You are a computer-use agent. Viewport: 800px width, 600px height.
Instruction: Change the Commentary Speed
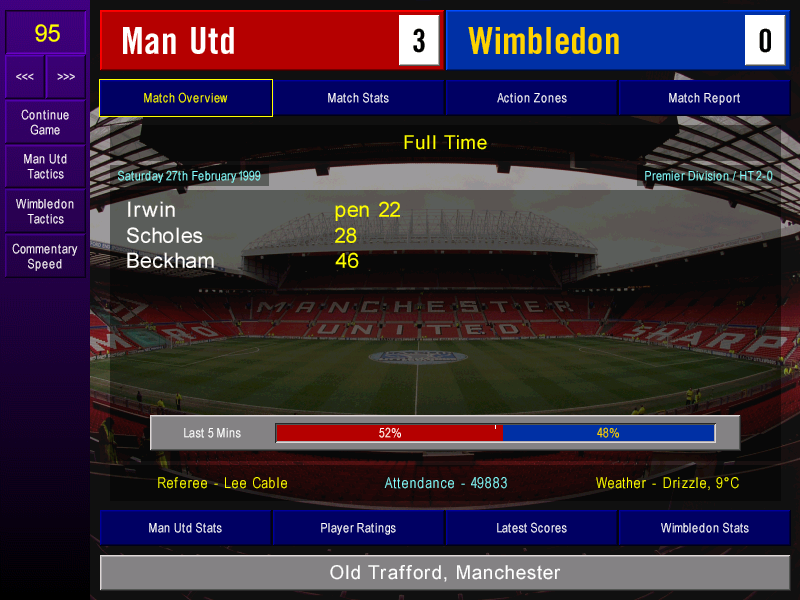(x=45, y=257)
